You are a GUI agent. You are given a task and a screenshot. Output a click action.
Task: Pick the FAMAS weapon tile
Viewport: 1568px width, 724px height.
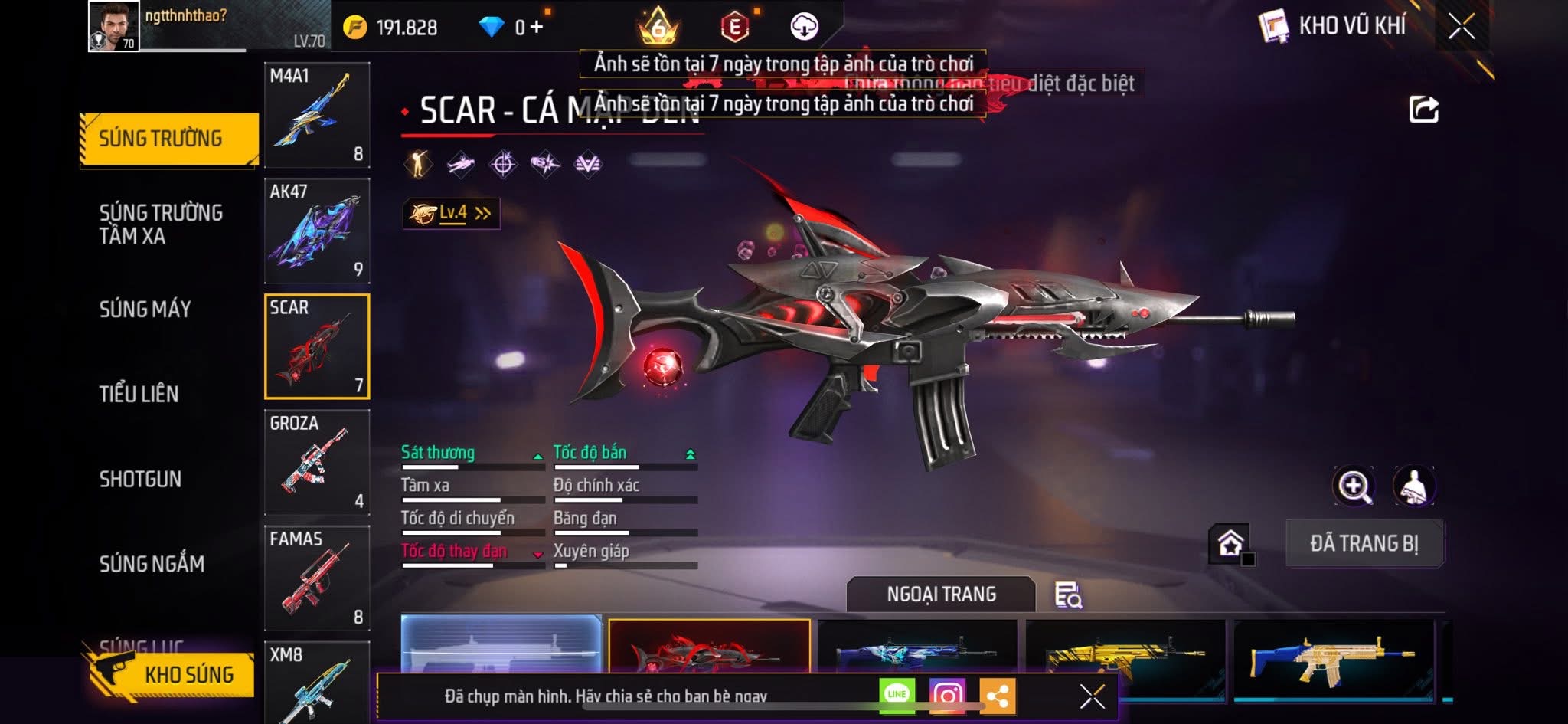pyautogui.click(x=317, y=578)
